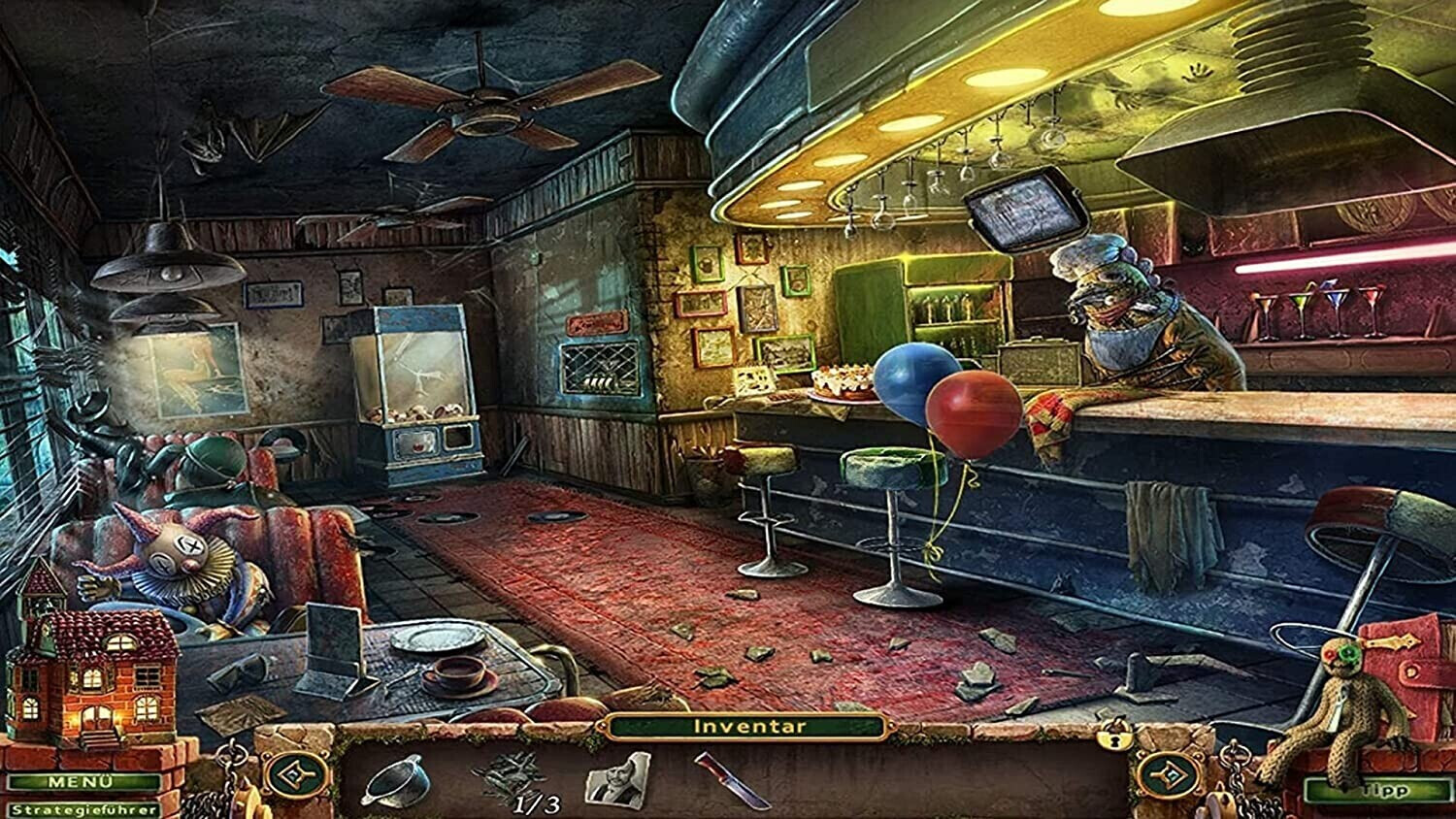Open the miniature house map icon

pos(94,660)
